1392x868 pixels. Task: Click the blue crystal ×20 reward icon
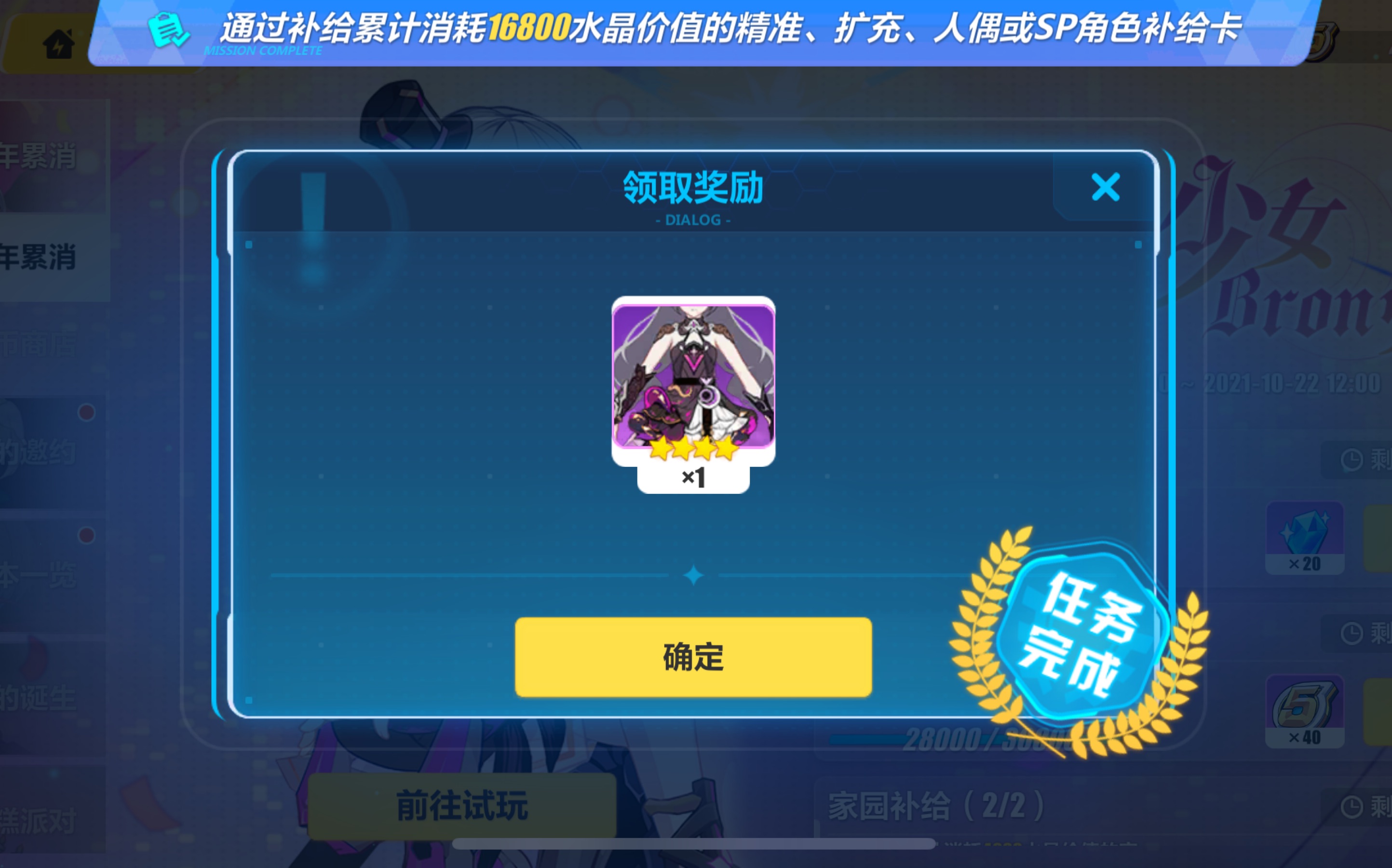click(x=1306, y=537)
